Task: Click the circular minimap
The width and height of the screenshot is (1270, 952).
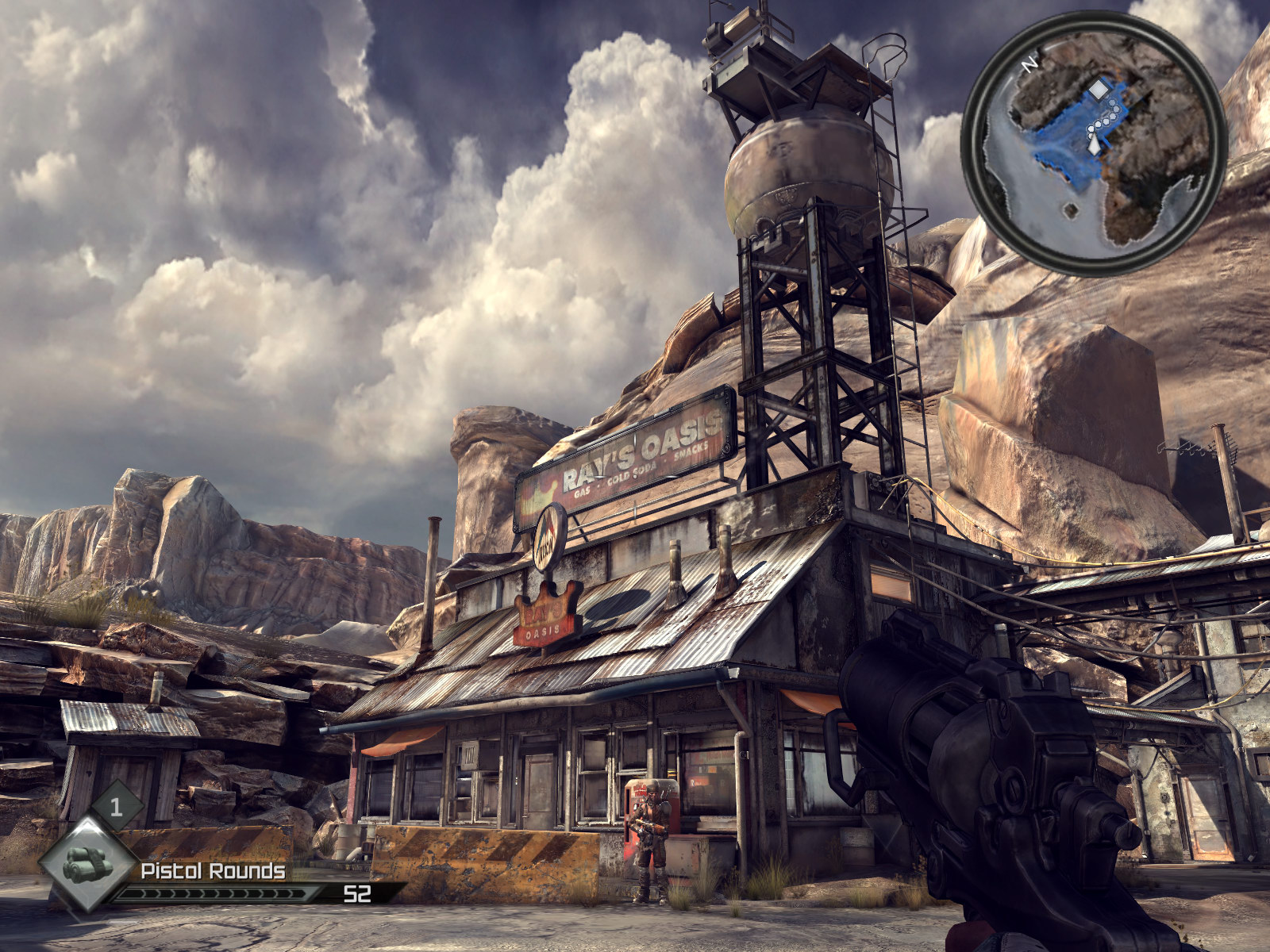Action: (1094, 143)
